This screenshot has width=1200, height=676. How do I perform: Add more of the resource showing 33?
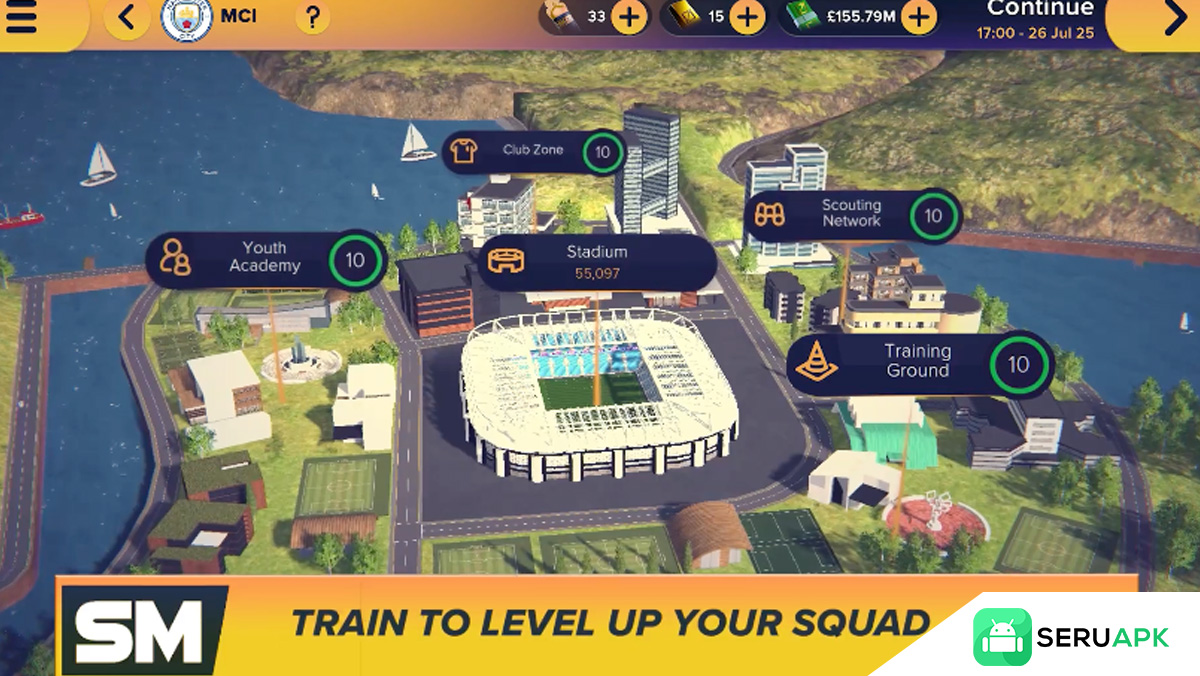[x=629, y=18]
